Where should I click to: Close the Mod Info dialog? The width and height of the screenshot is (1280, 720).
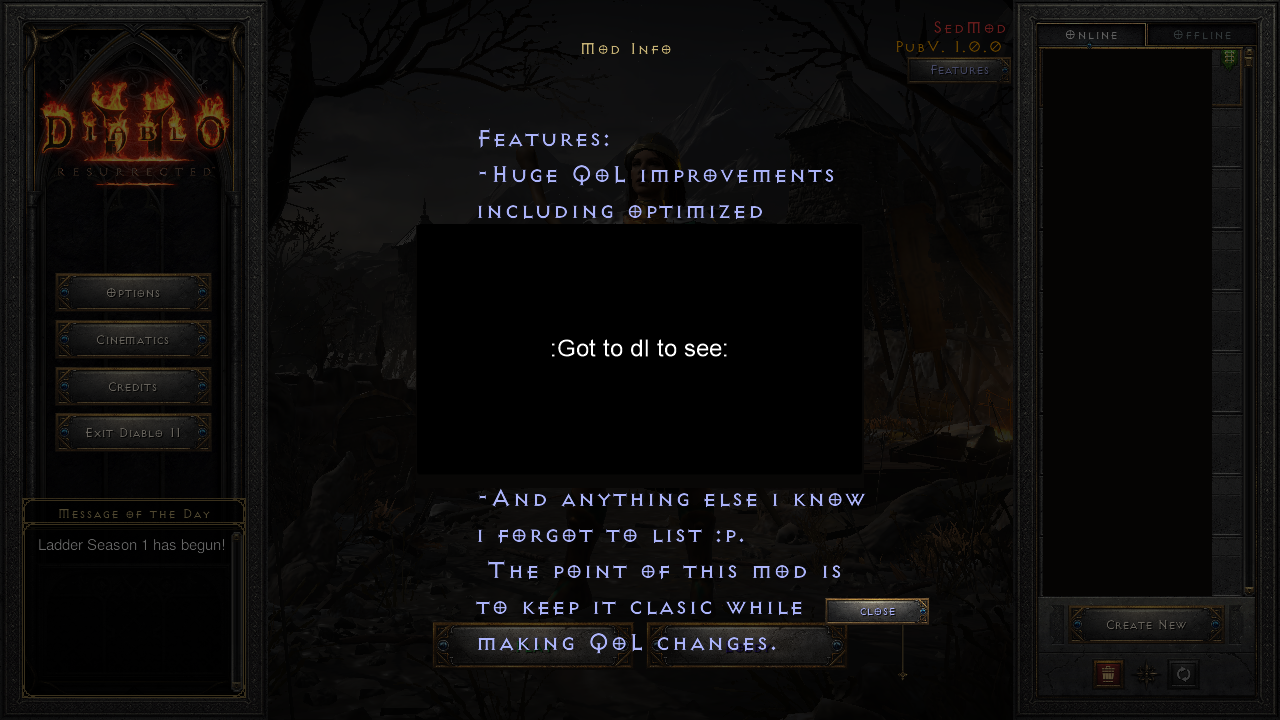click(876, 611)
